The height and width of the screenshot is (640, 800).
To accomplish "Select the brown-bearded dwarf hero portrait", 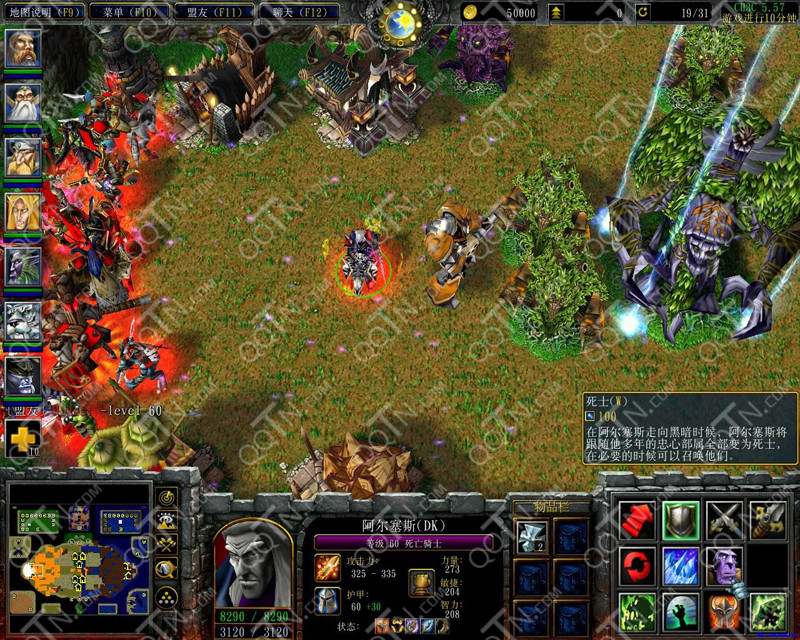I will [23, 49].
